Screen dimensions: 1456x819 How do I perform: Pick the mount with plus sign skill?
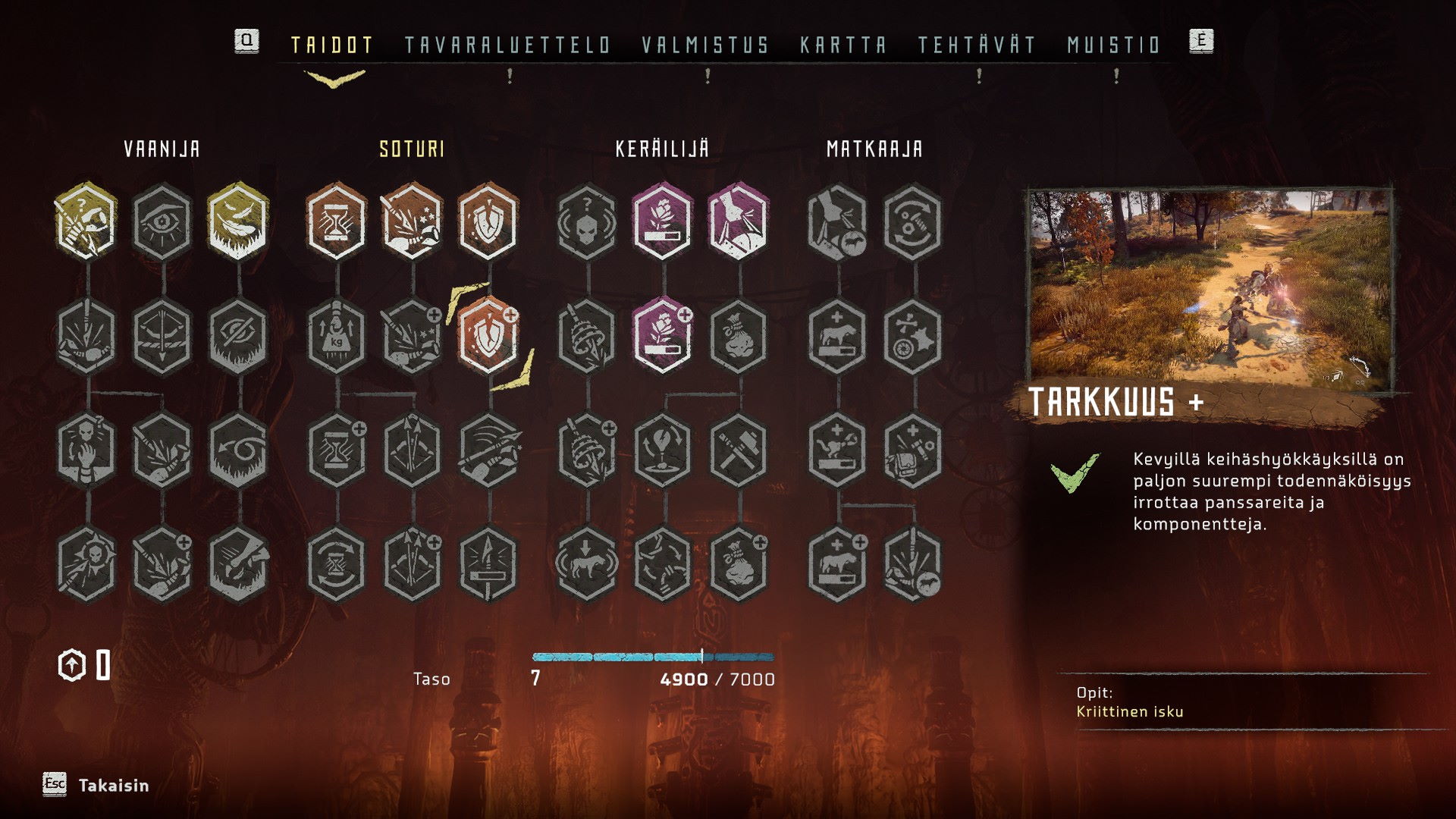(837, 335)
